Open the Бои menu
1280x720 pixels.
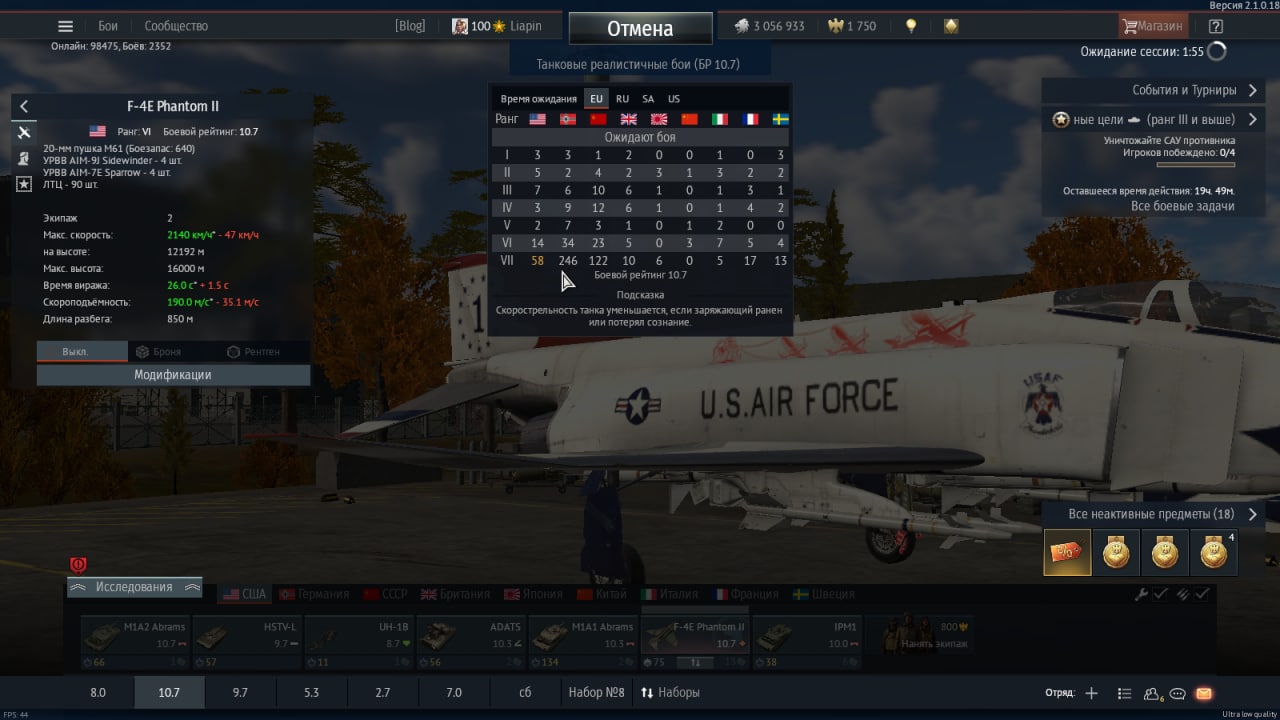[x=108, y=26]
